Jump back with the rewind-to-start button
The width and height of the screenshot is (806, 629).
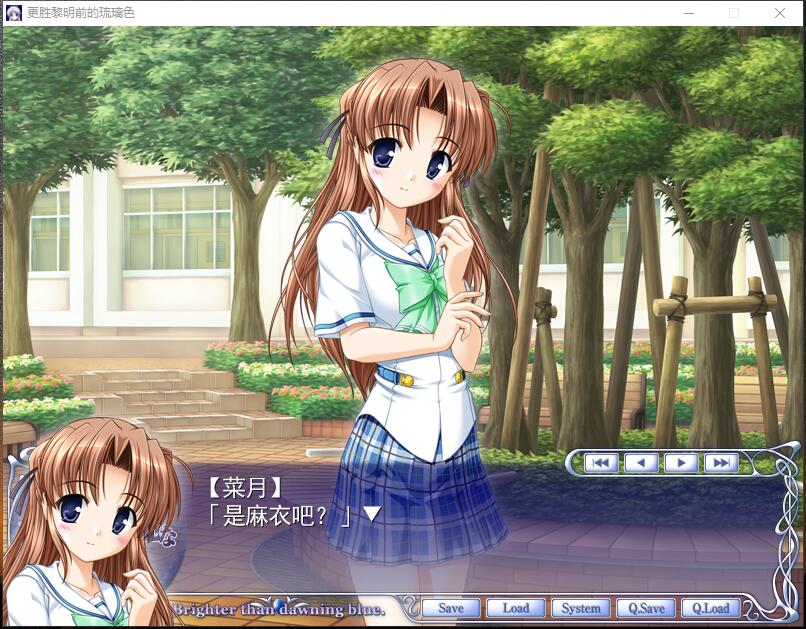[x=600, y=462]
